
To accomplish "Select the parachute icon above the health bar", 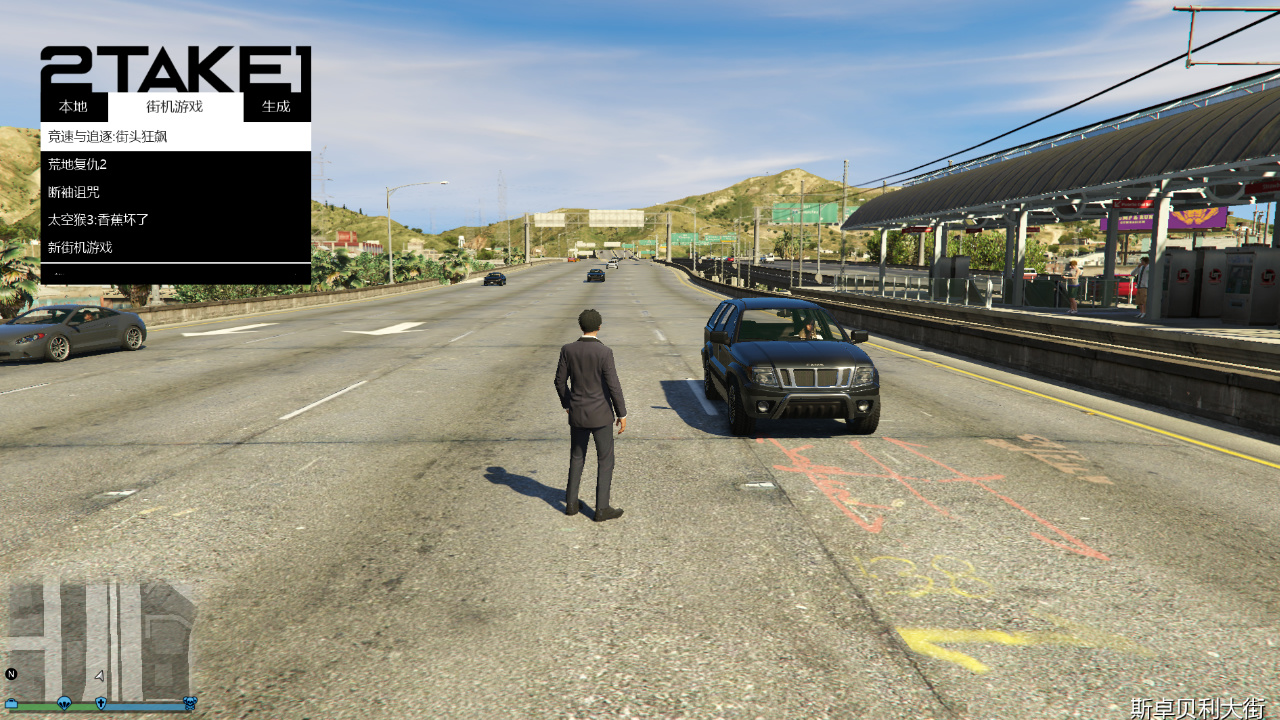I will (62, 703).
